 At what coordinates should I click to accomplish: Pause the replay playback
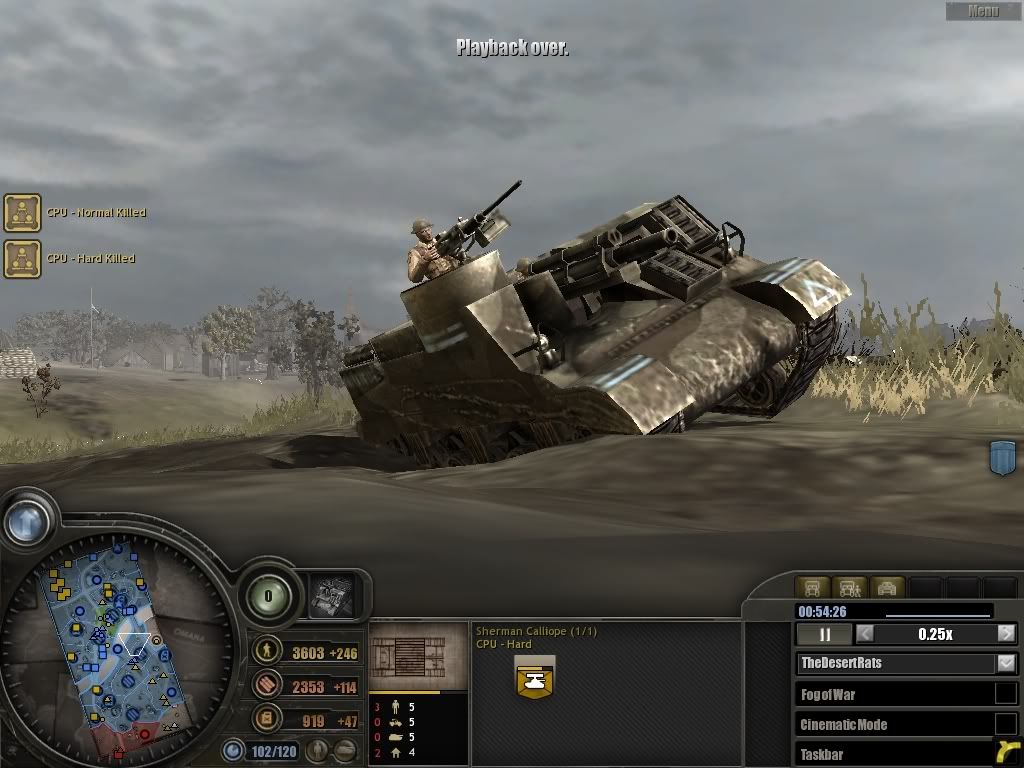[x=825, y=634]
